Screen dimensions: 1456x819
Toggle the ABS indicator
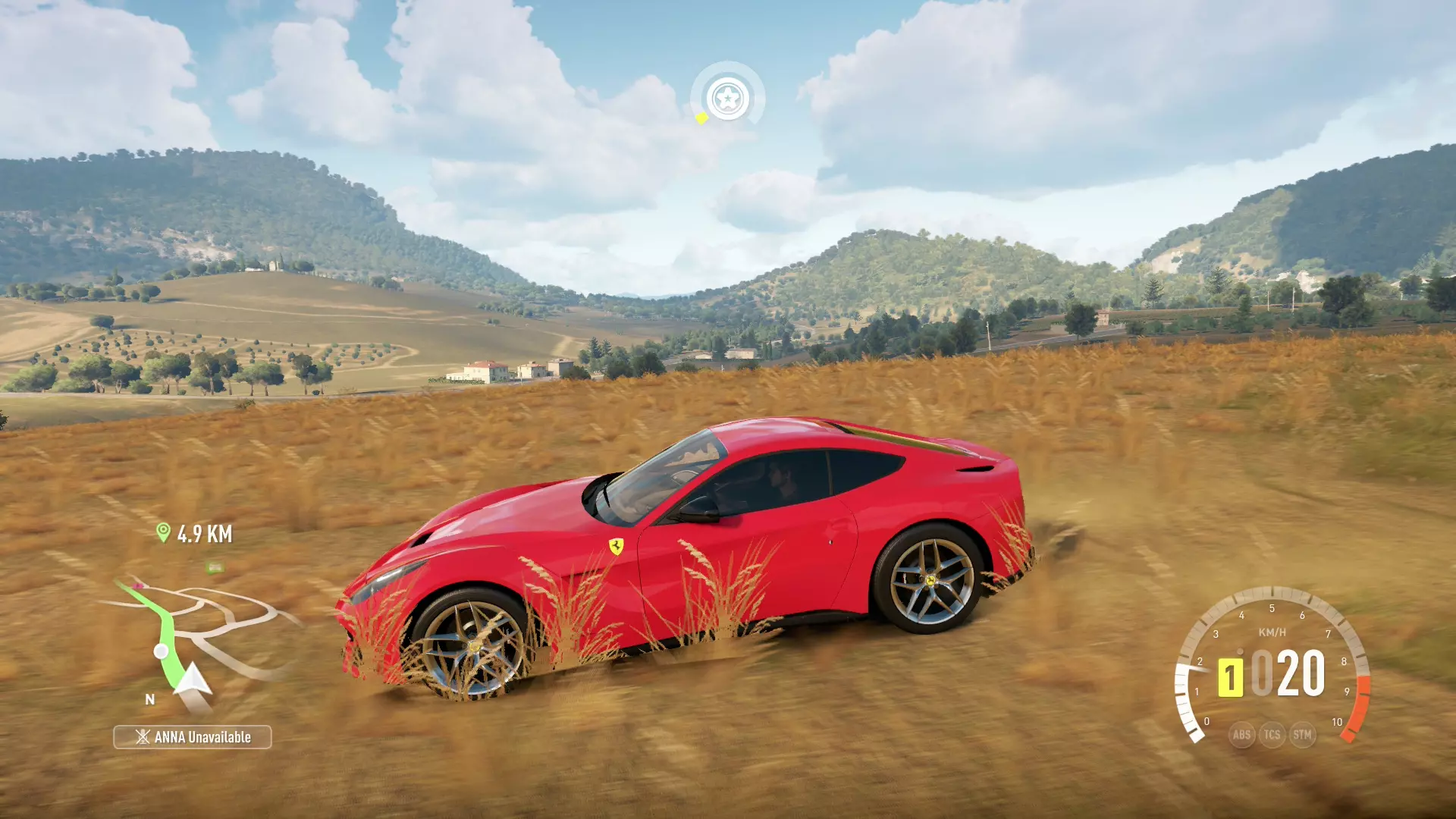click(1241, 734)
